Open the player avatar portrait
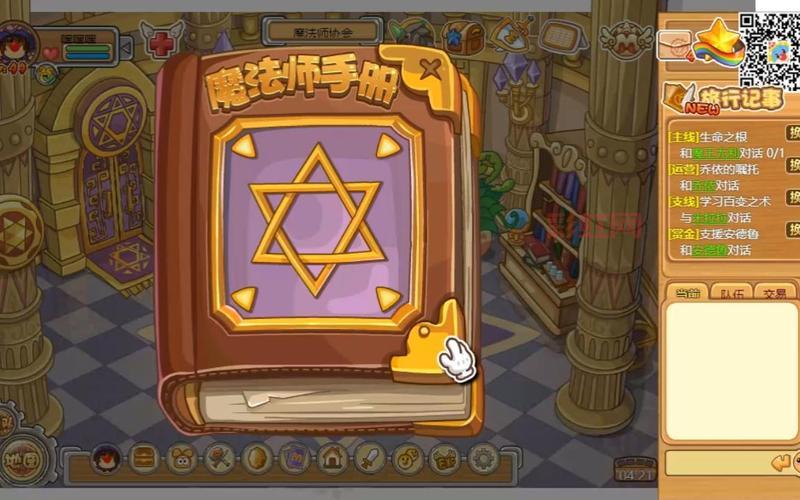Screen dimensions: 800x500 coord(16,42)
